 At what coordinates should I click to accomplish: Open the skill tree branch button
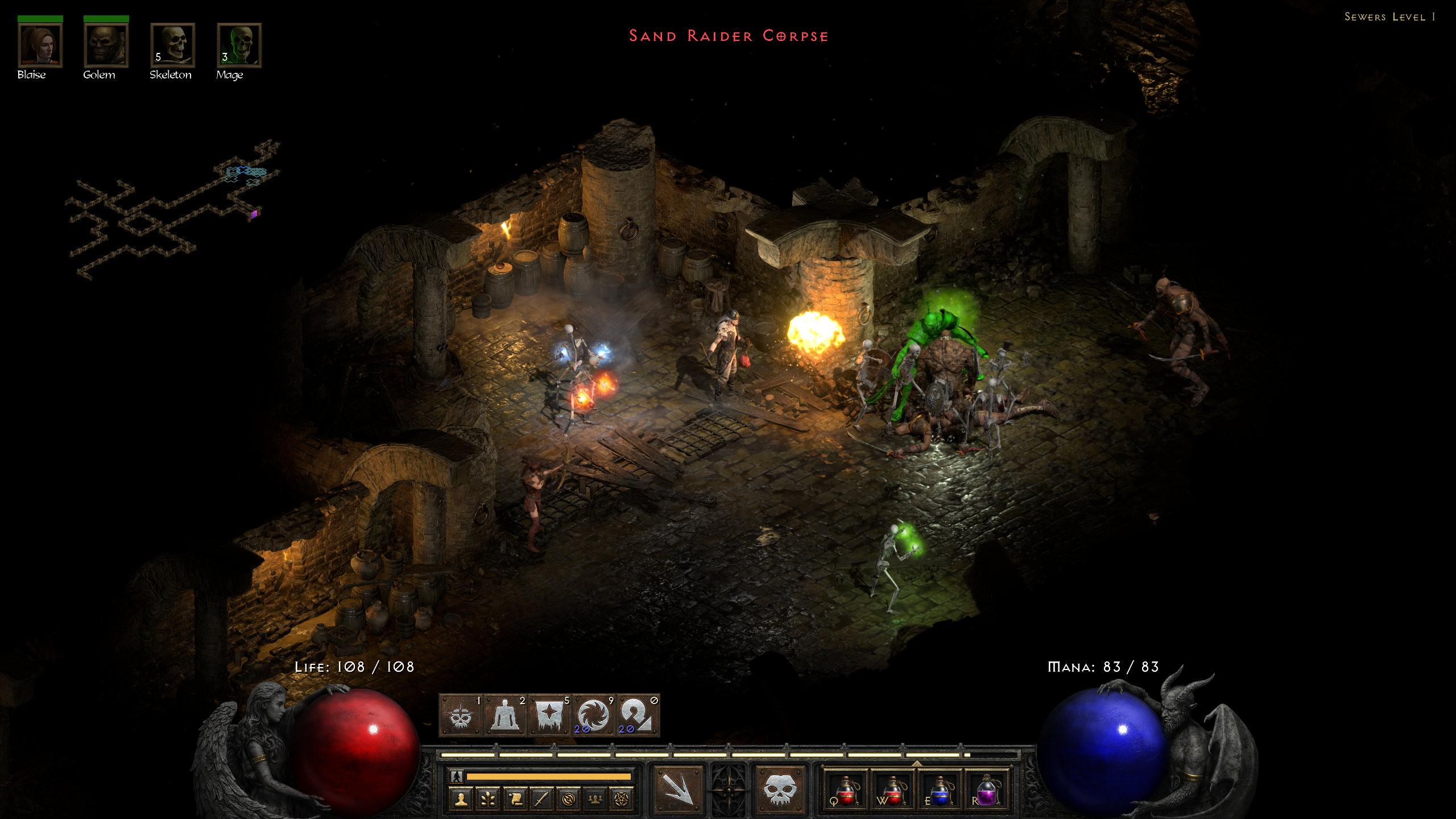(488, 799)
